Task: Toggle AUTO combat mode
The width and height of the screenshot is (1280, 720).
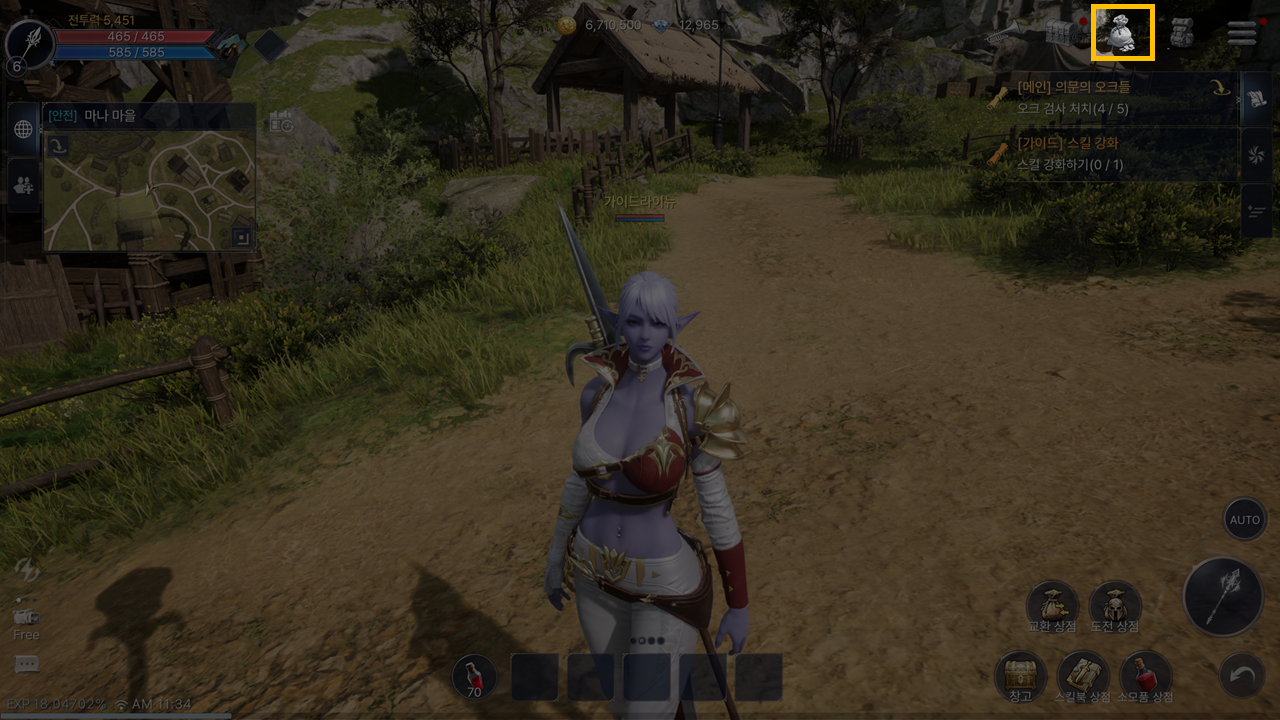Action: 1245,520
